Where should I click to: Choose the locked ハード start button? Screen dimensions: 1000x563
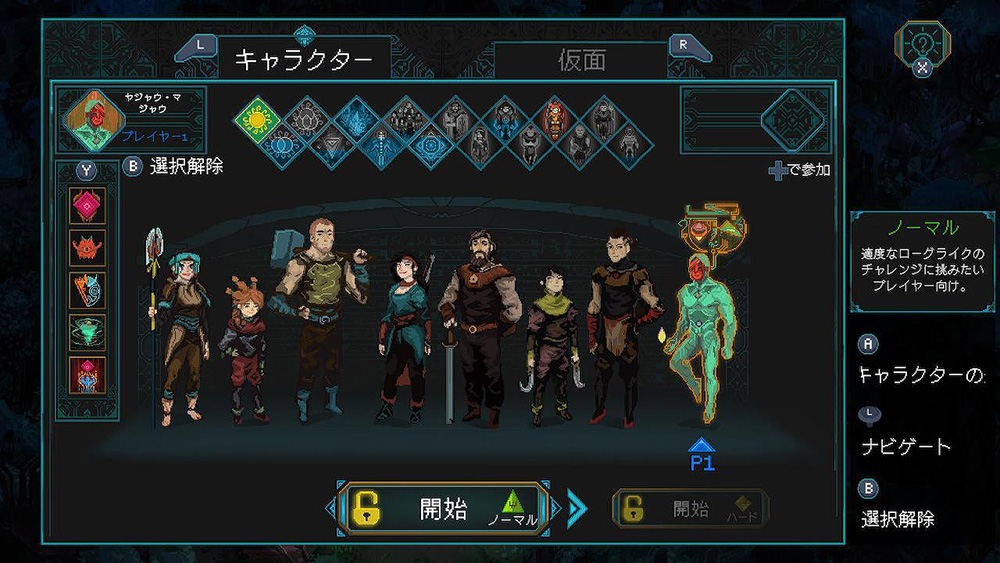click(x=690, y=509)
